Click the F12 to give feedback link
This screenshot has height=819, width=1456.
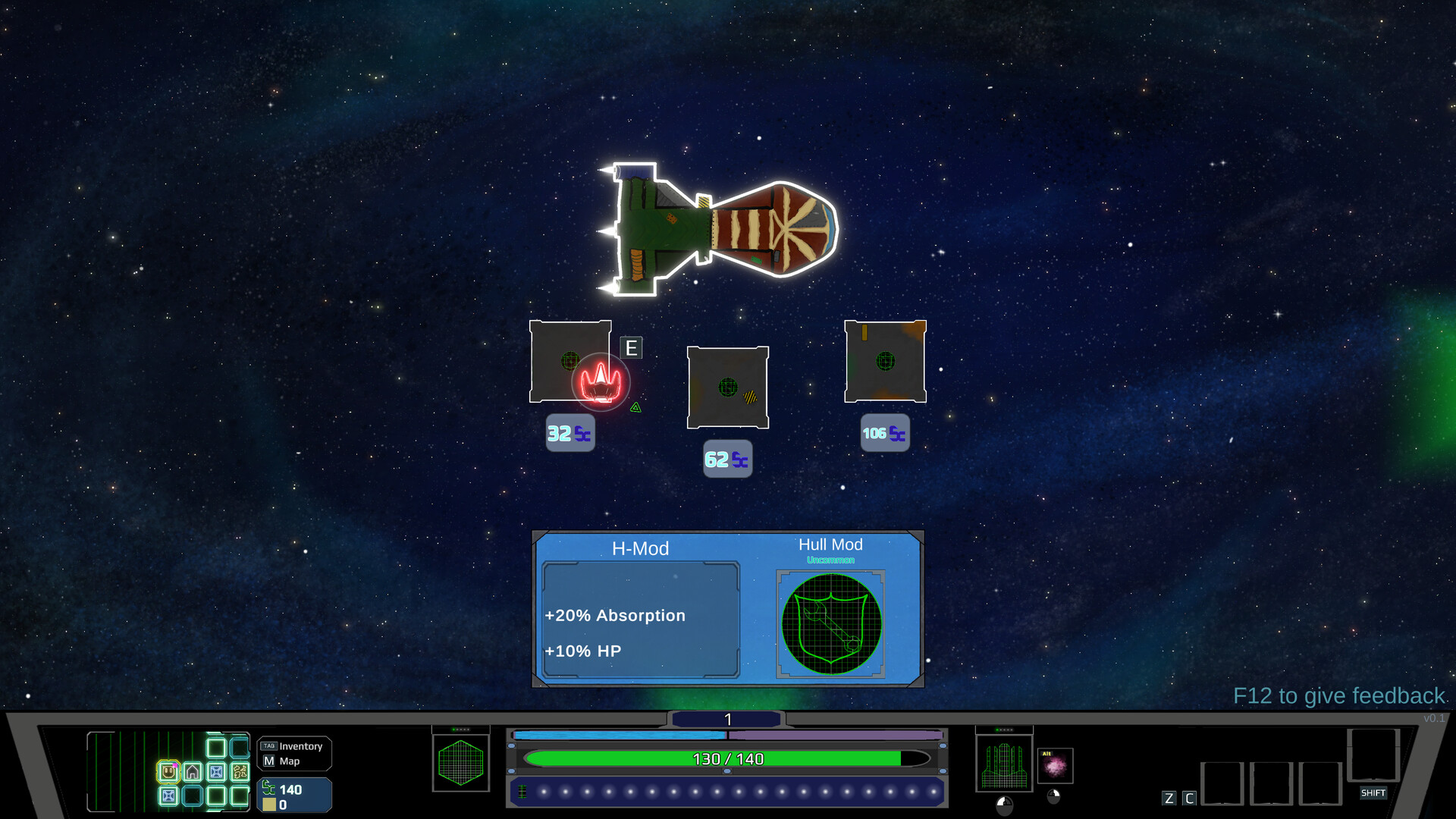(x=1339, y=695)
